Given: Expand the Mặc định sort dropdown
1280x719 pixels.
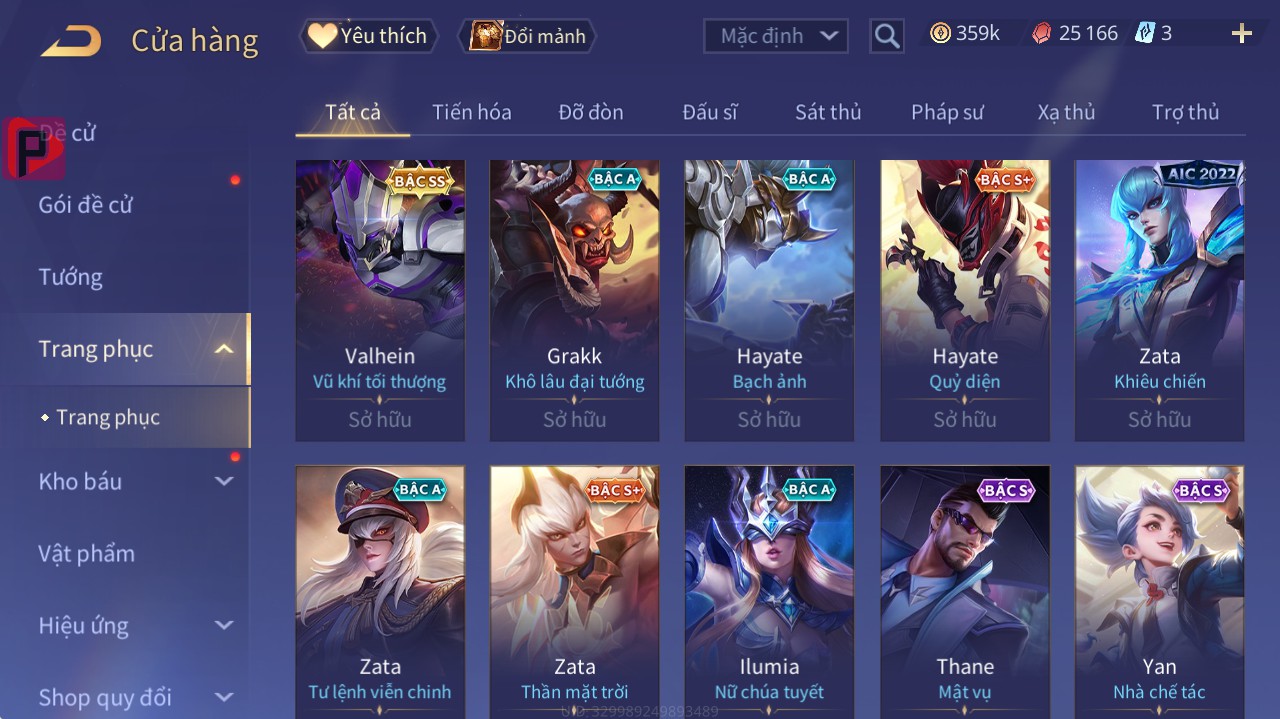Looking at the screenshot, I should pyautogui.click(x=776, y=36).
